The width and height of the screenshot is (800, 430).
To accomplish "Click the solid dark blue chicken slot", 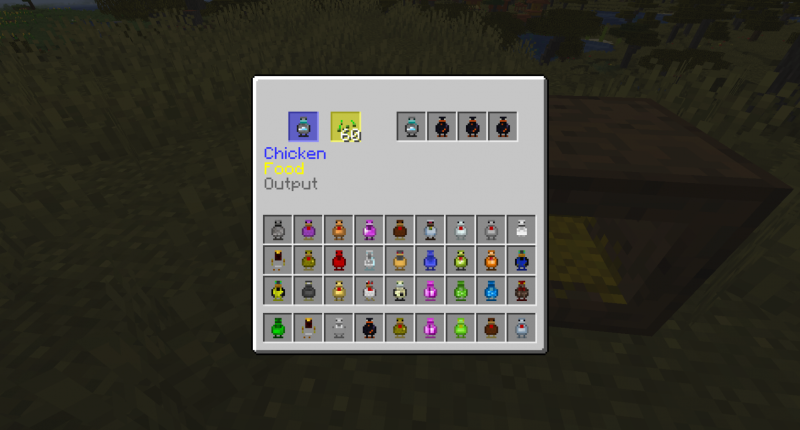I will (430, 260).
